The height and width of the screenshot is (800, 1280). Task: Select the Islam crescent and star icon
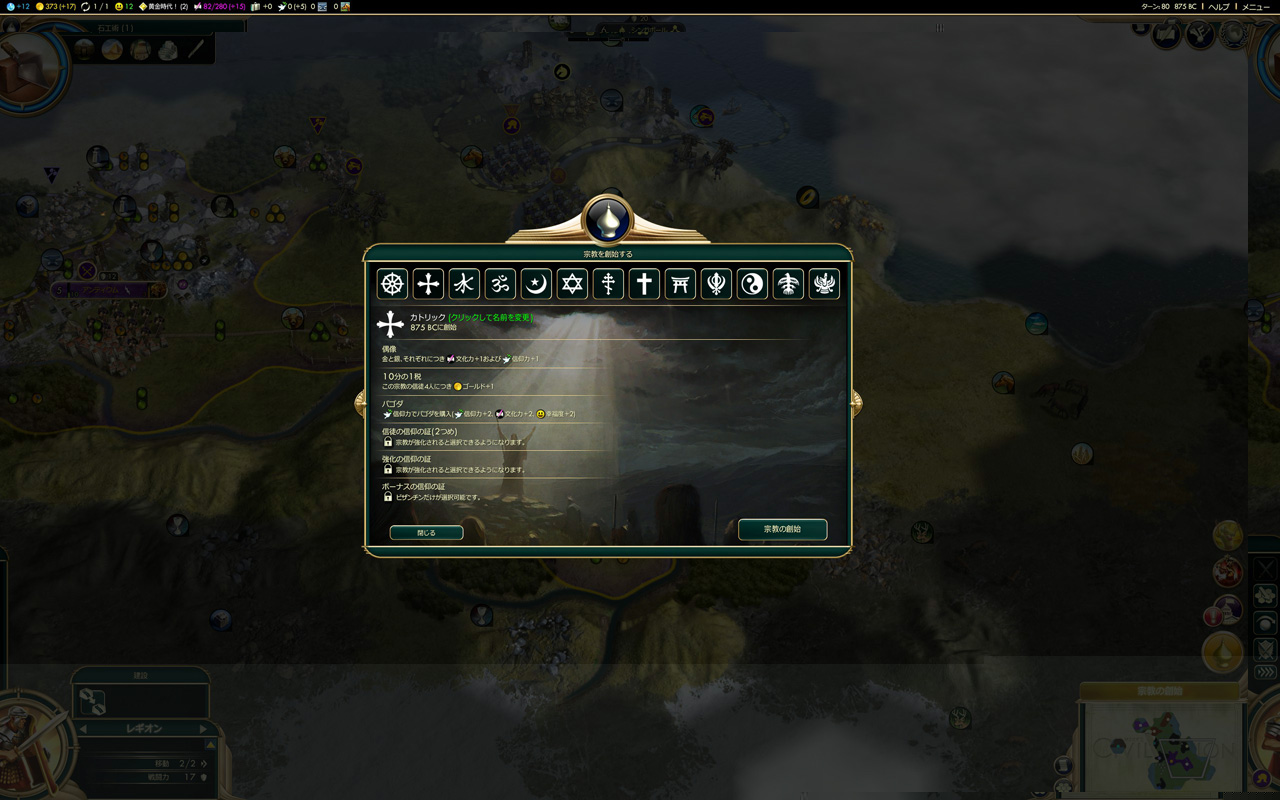click(536, 284)
